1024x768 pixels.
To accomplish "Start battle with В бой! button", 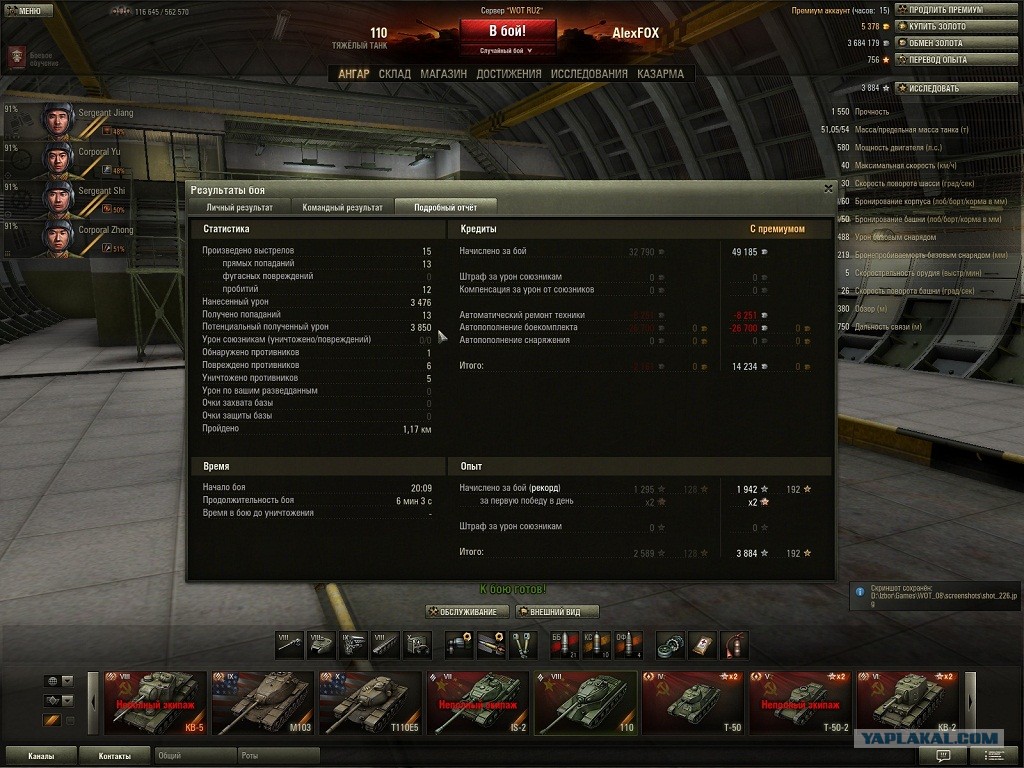I will (508, 31).
